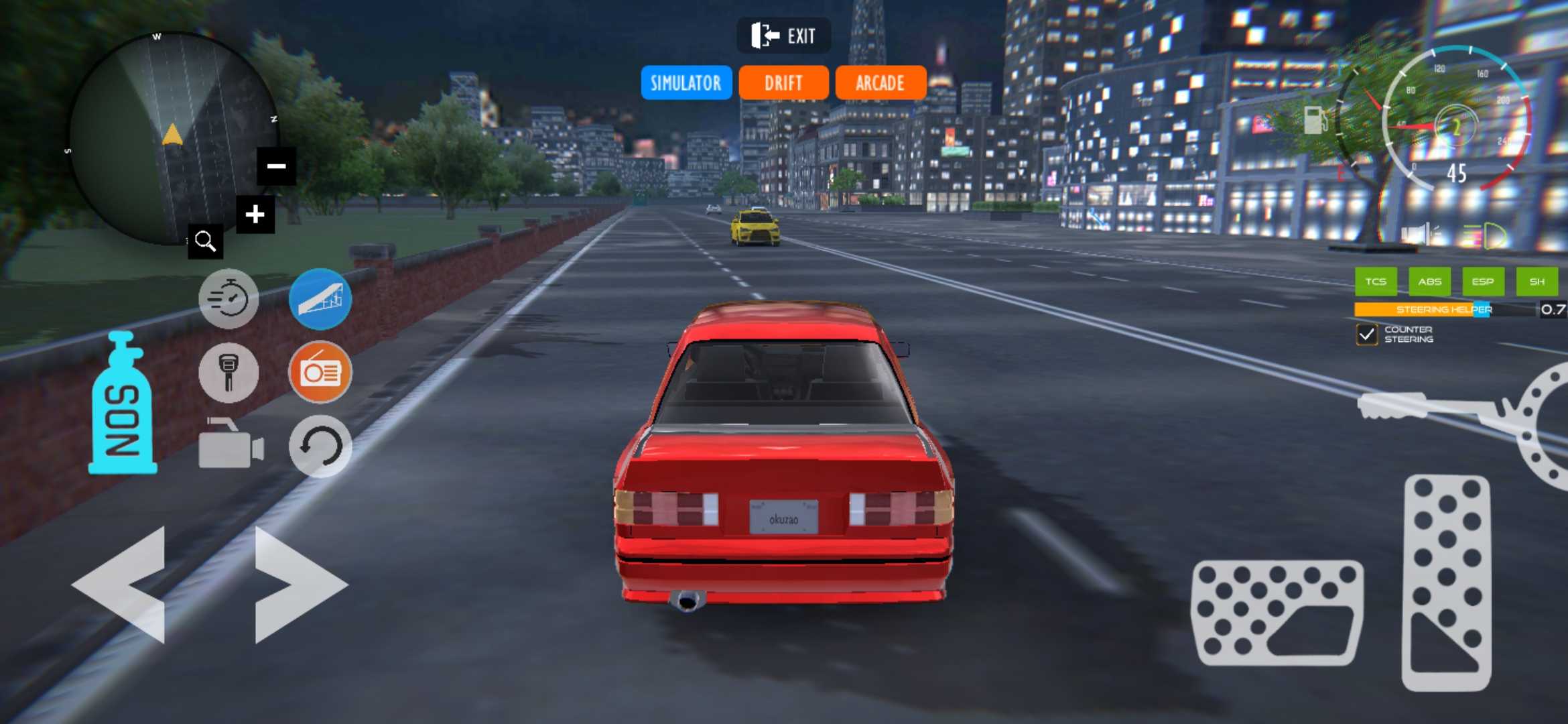The height and width of the screenshot is (724, 1568).
Task: Disable the TCS traction control
Action: [1376, 282]
